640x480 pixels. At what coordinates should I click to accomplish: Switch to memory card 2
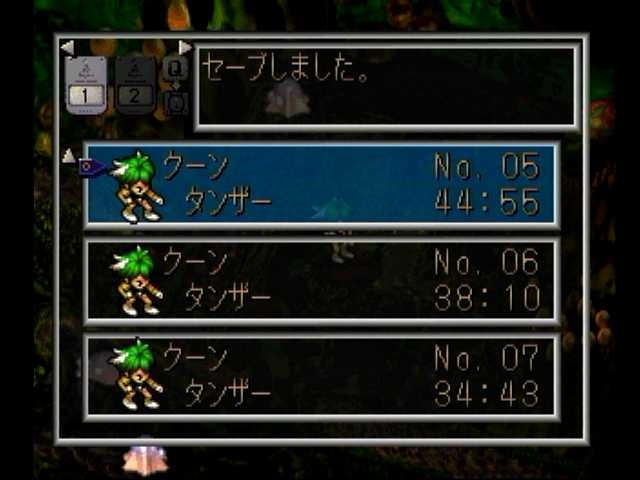point(136,86)
